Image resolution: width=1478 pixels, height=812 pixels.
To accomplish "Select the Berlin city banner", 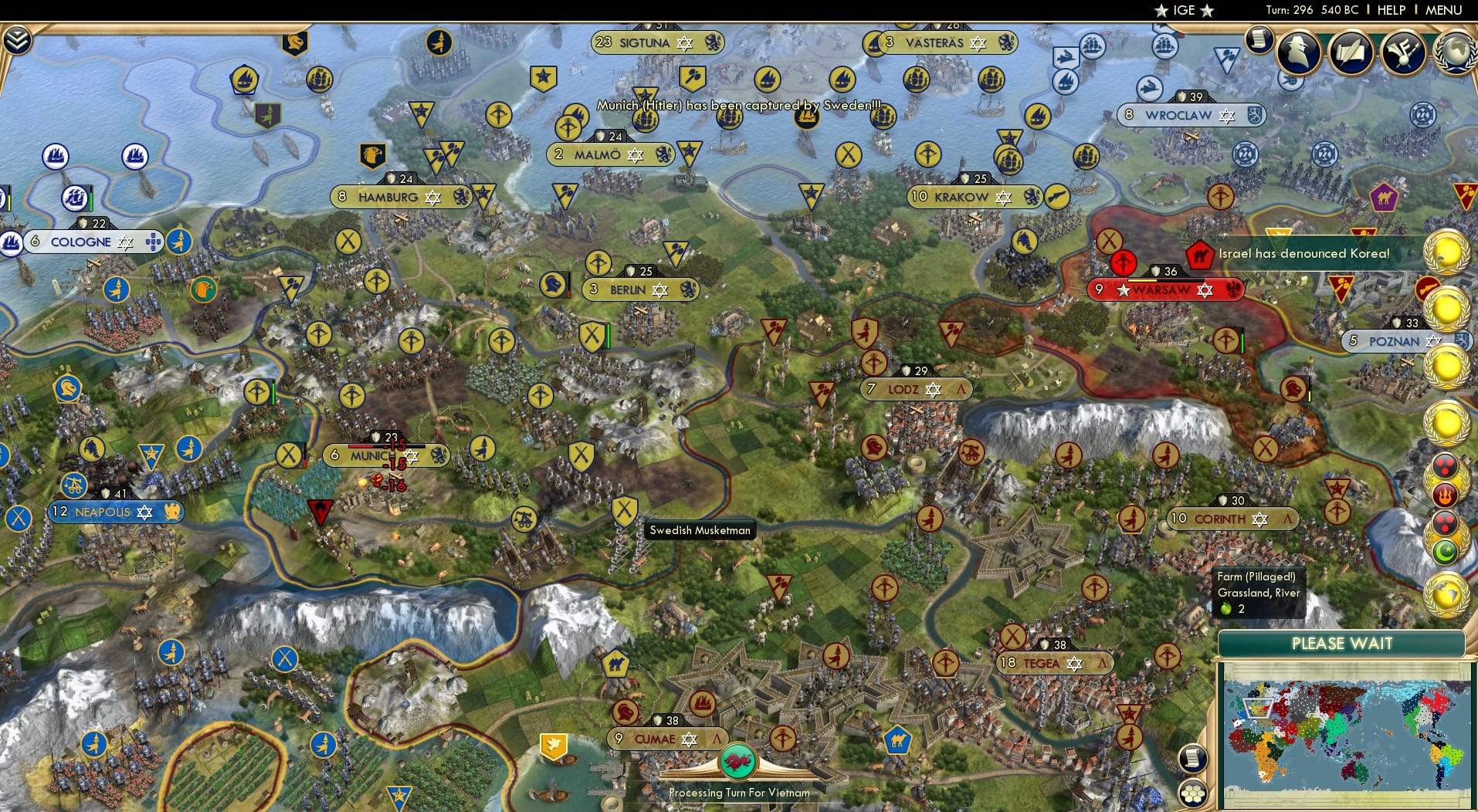I will pos(639,289).
